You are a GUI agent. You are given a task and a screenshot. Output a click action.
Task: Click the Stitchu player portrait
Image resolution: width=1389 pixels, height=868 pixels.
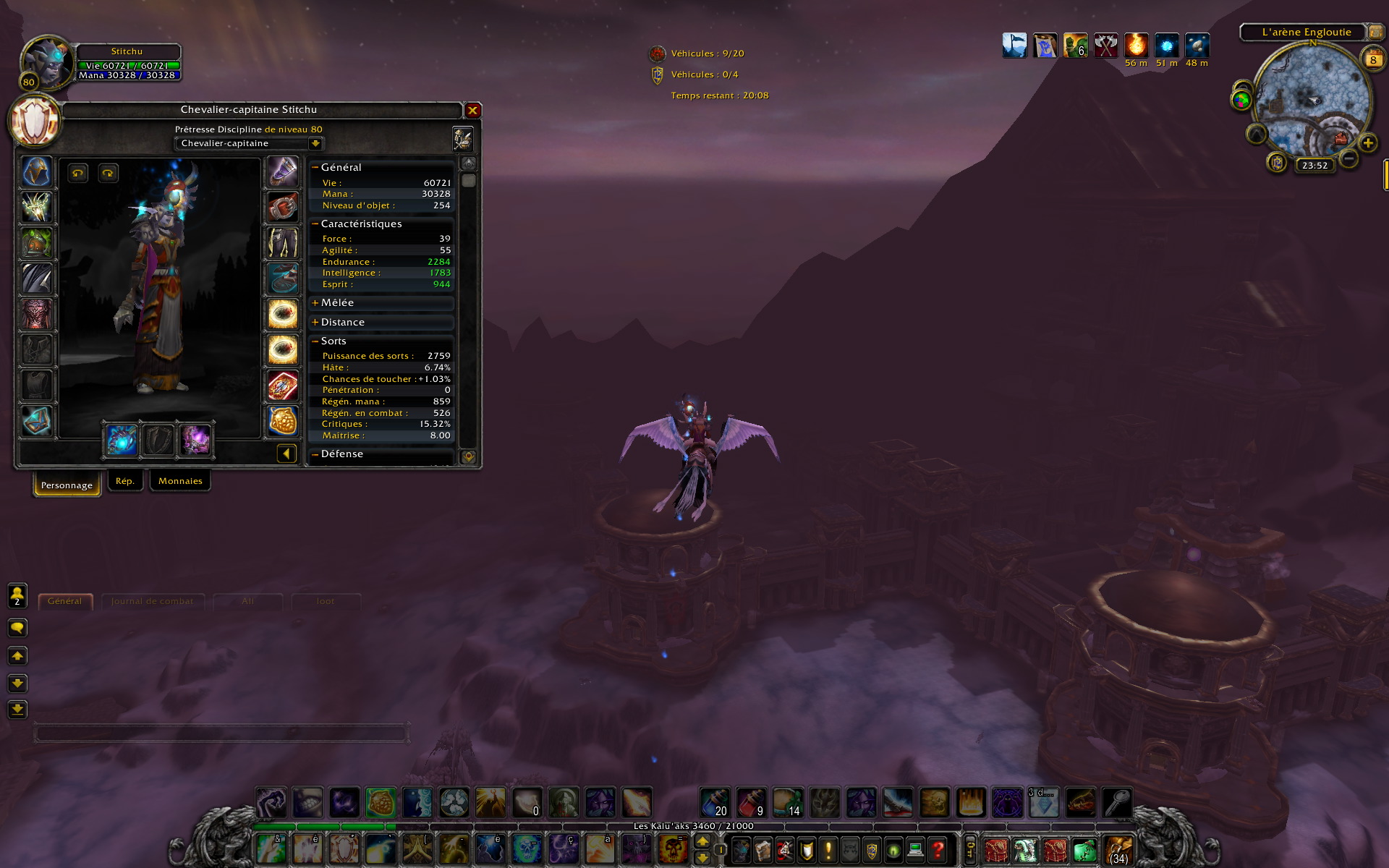pos(47,63)
